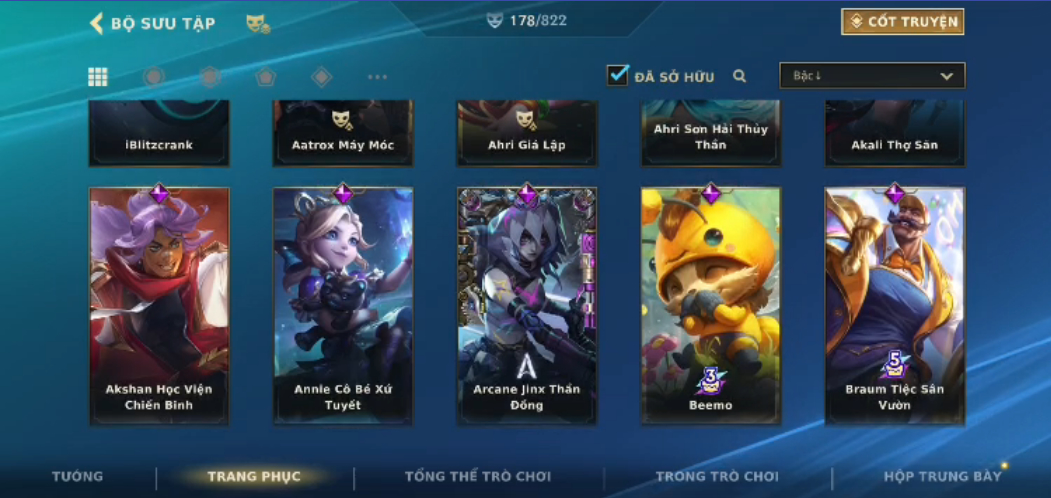Pick the Braum Tiệc Sân Vườn skin
Viewport: 1051px width, 498px height.
[895, 305]
